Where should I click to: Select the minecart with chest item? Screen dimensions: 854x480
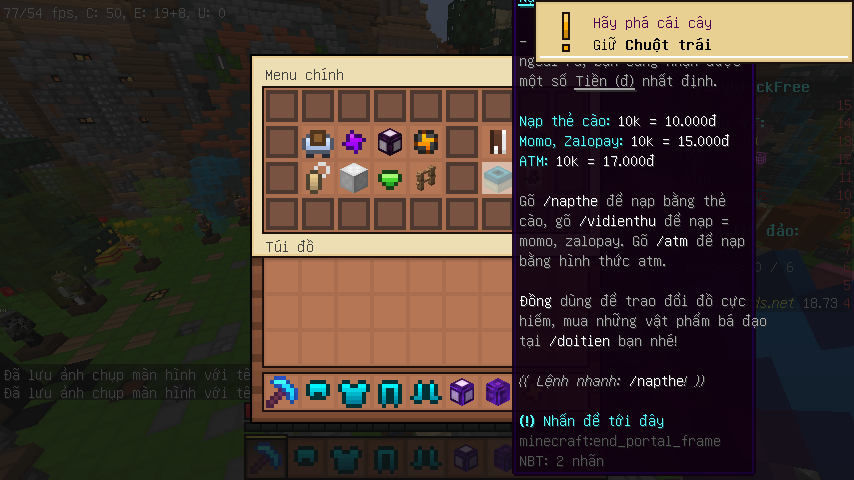tap(318, 142)
